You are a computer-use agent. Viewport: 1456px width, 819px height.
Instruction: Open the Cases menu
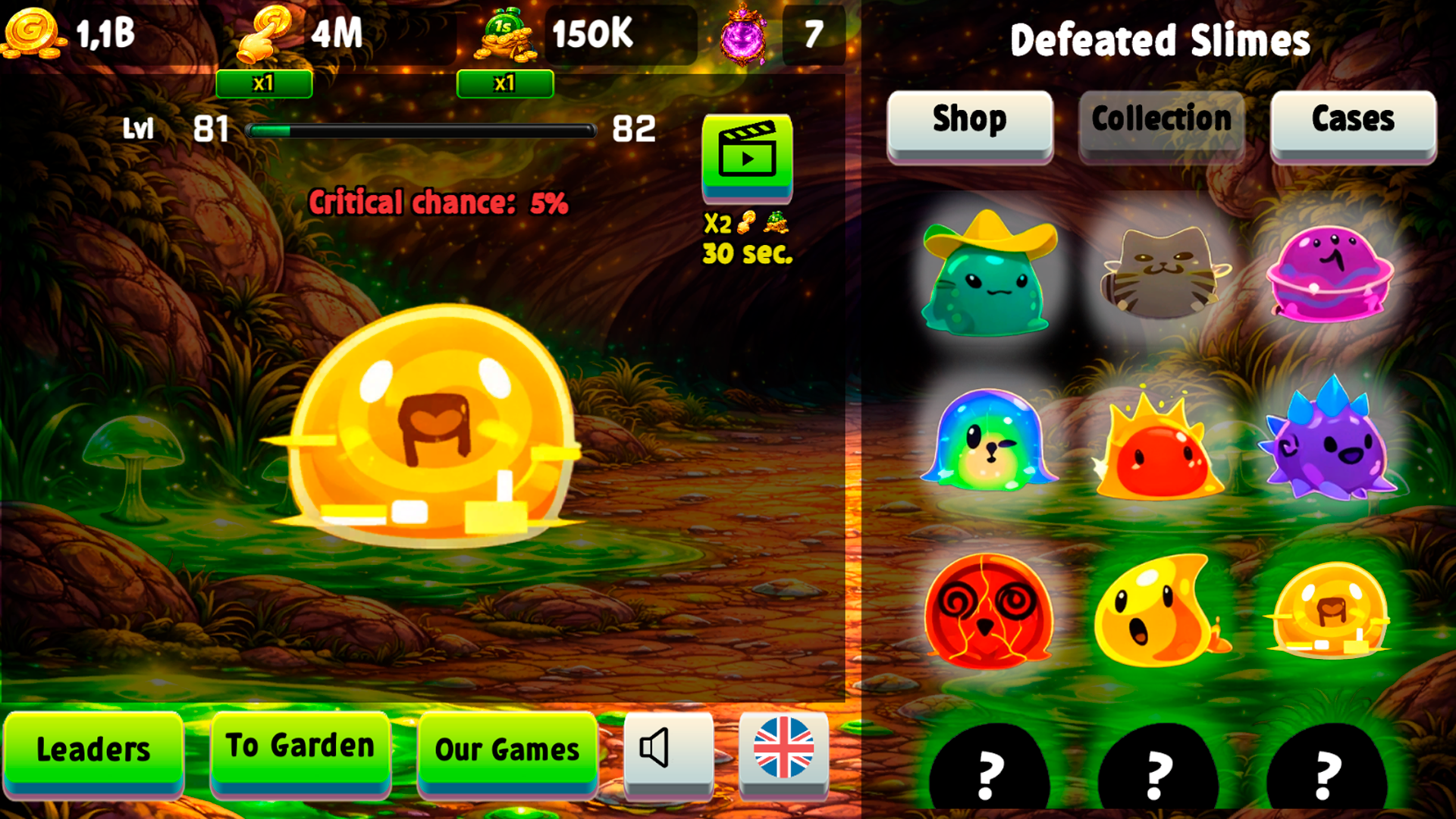point(1353,120)
